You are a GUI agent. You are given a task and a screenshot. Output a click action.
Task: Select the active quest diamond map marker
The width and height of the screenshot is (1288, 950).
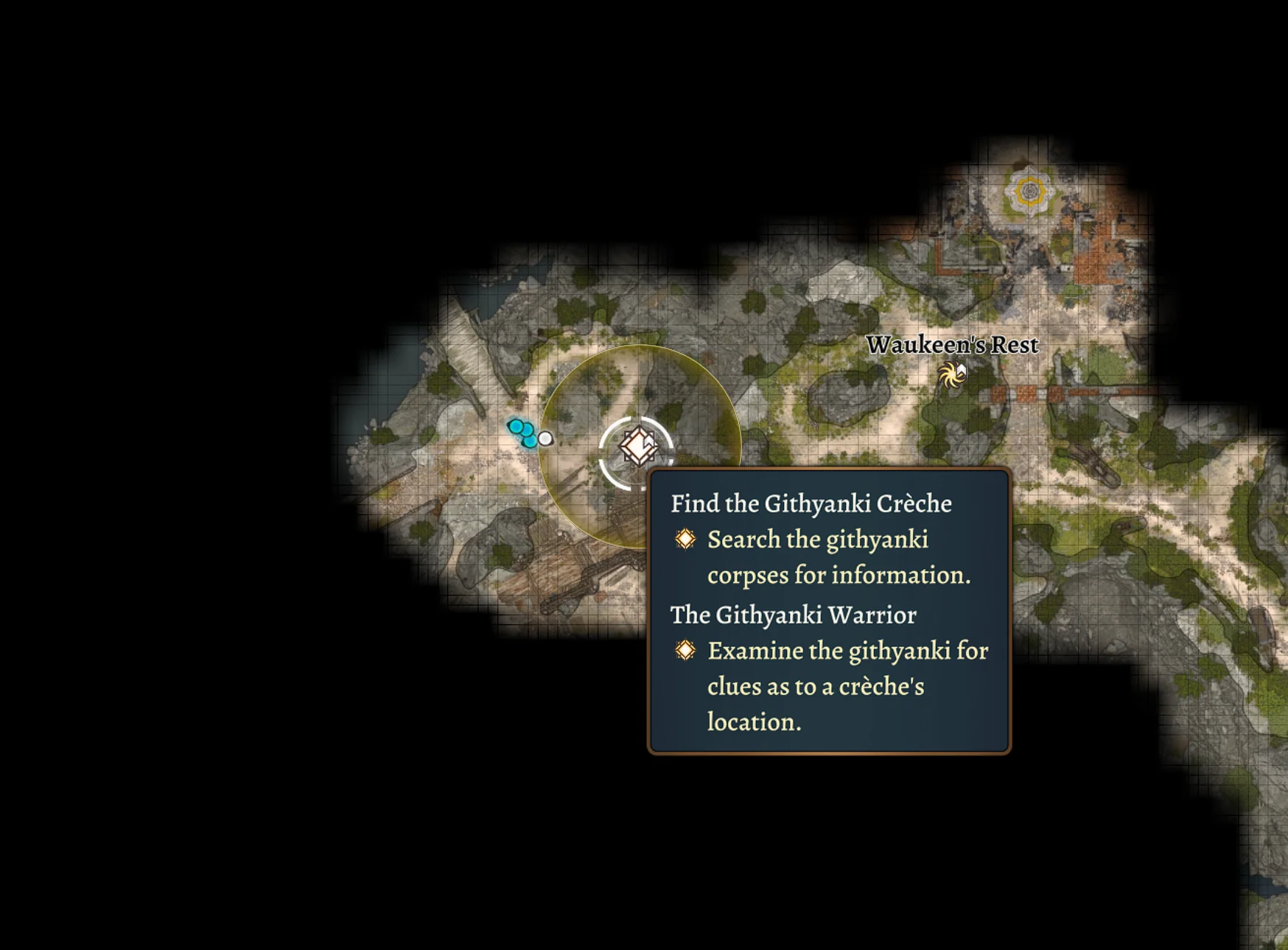click(637, 446)
